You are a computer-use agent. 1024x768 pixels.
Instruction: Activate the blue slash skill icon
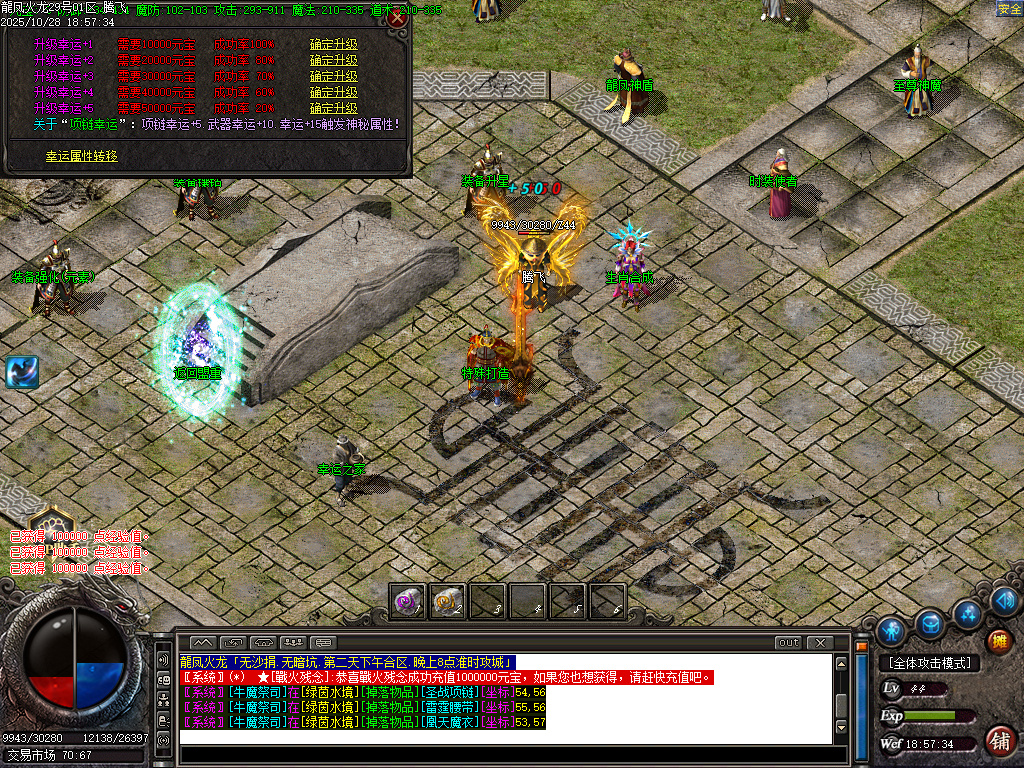[21, 372]
